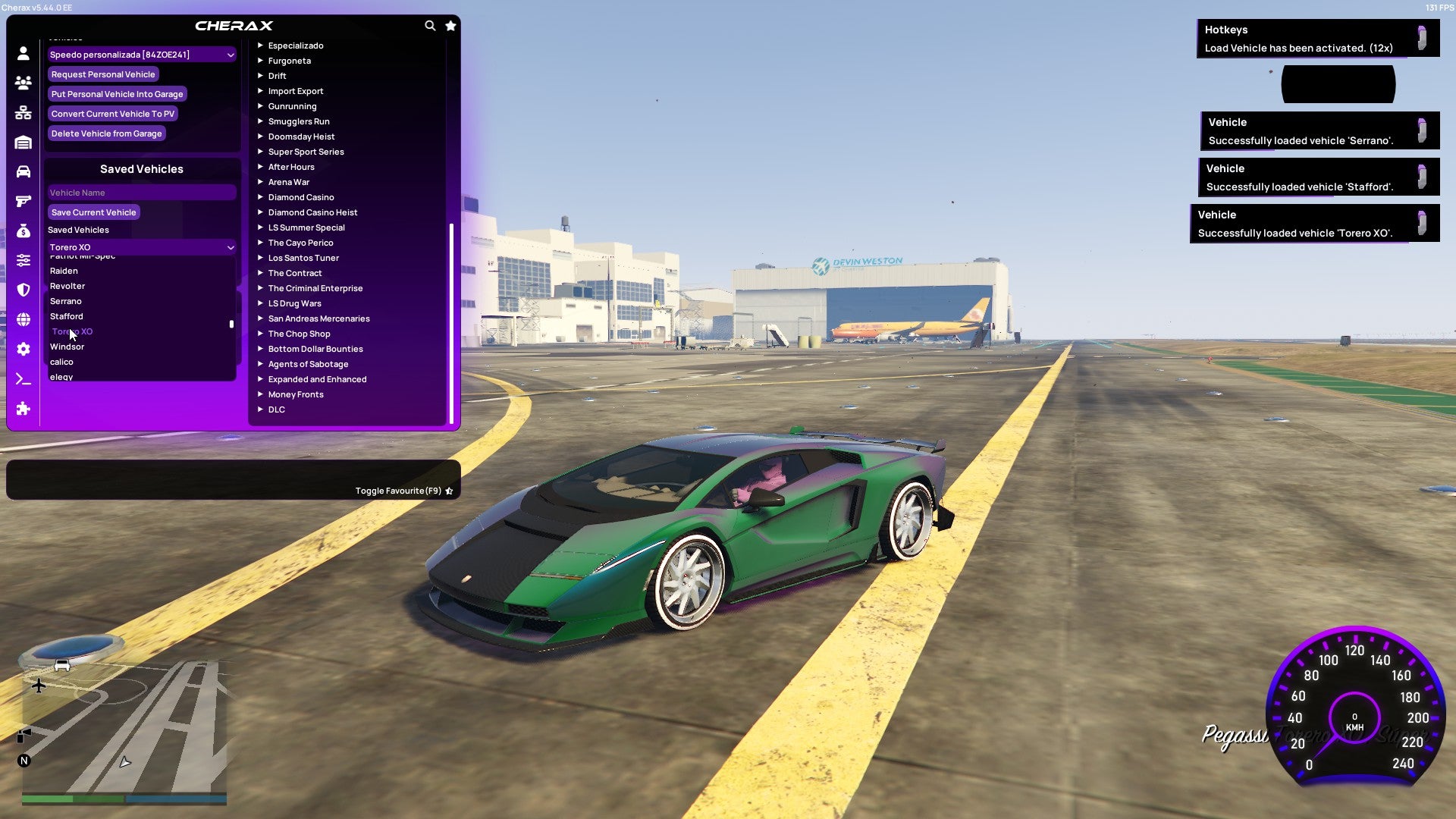Open the search magnifier in Cherax header
Screen dimensions: 1456x819
coord(430,25)
